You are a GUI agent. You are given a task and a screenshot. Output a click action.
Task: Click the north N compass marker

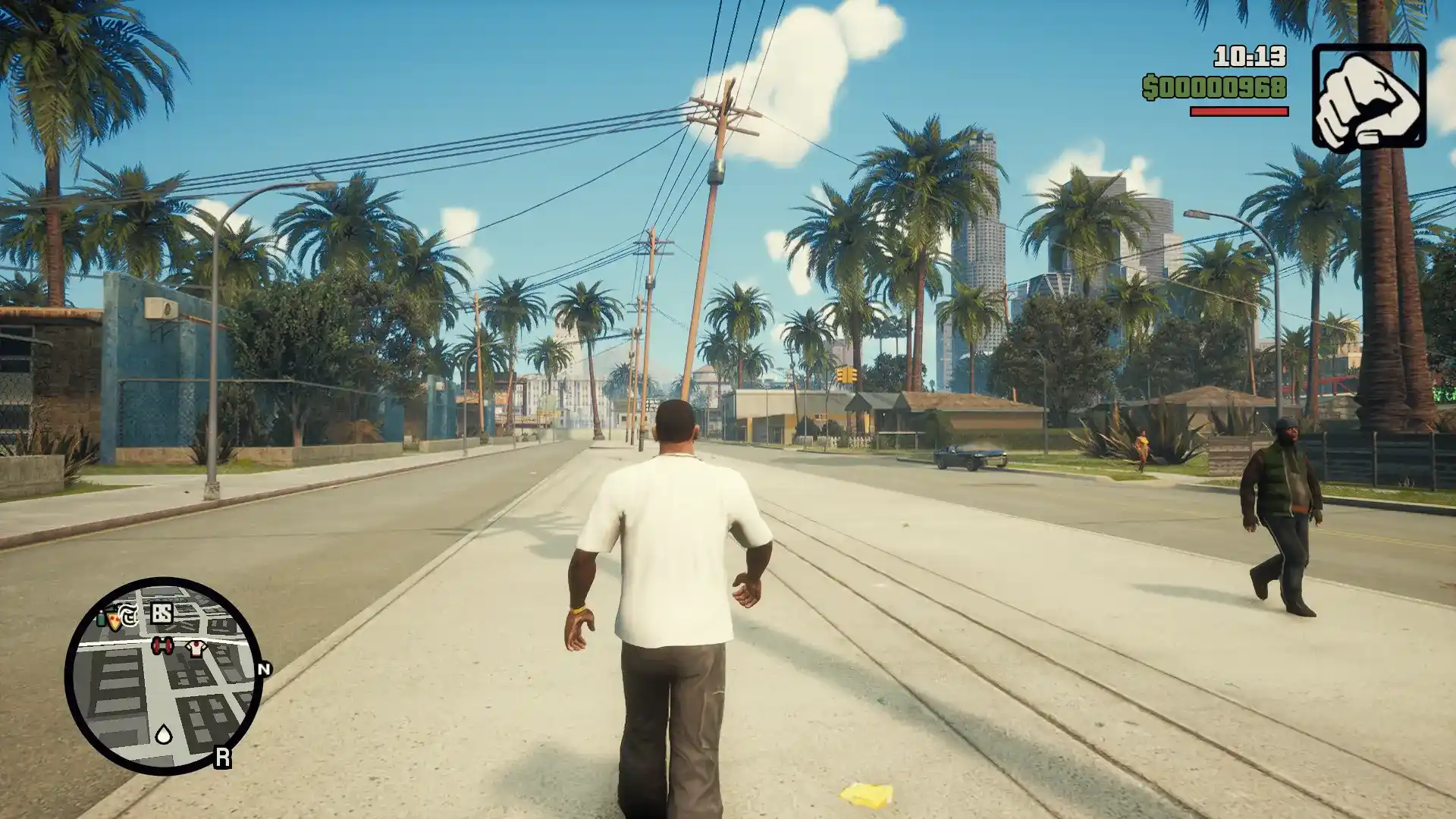pos(265,669)
